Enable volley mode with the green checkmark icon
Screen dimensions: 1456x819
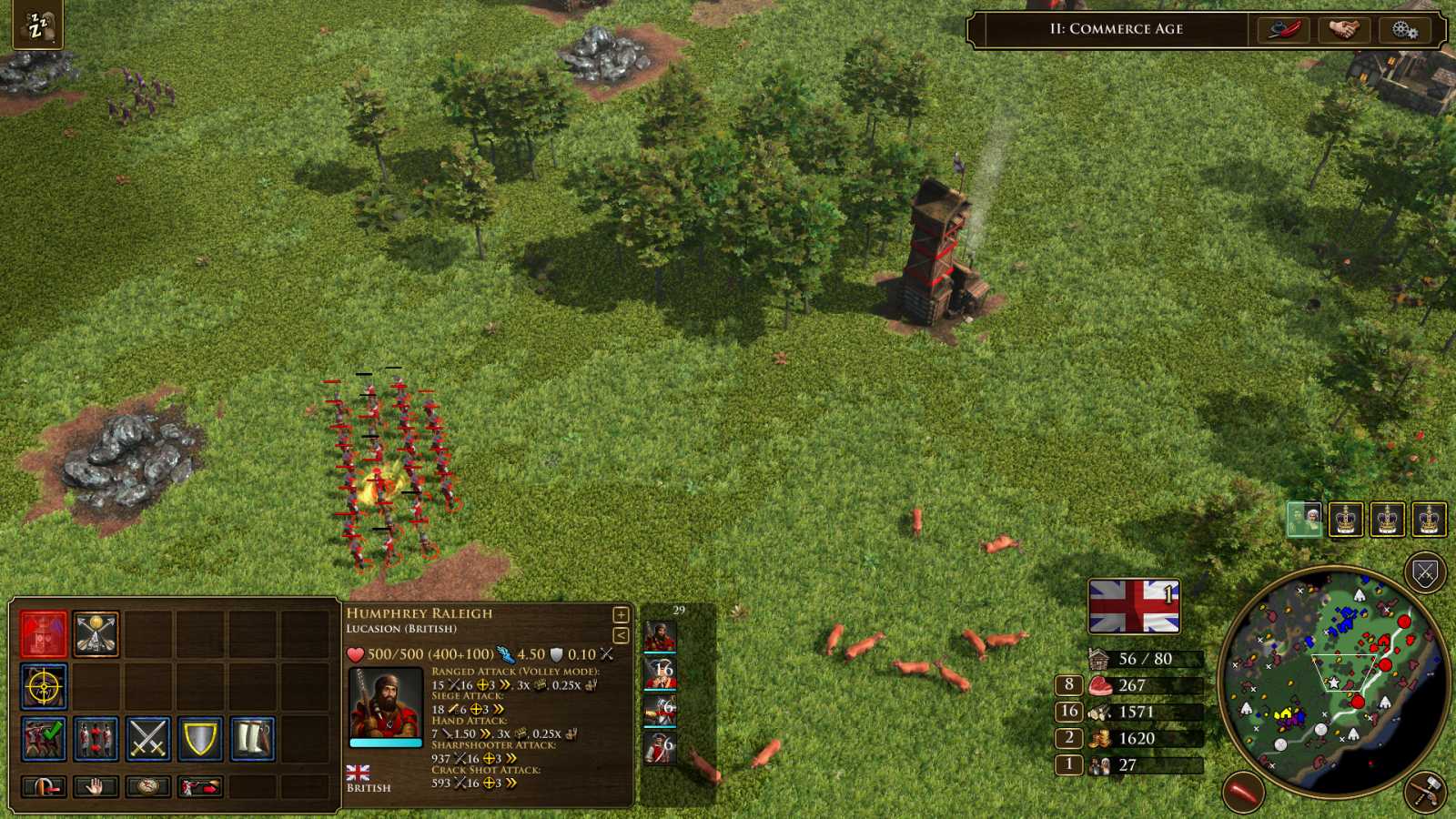(x=44, y=736)
